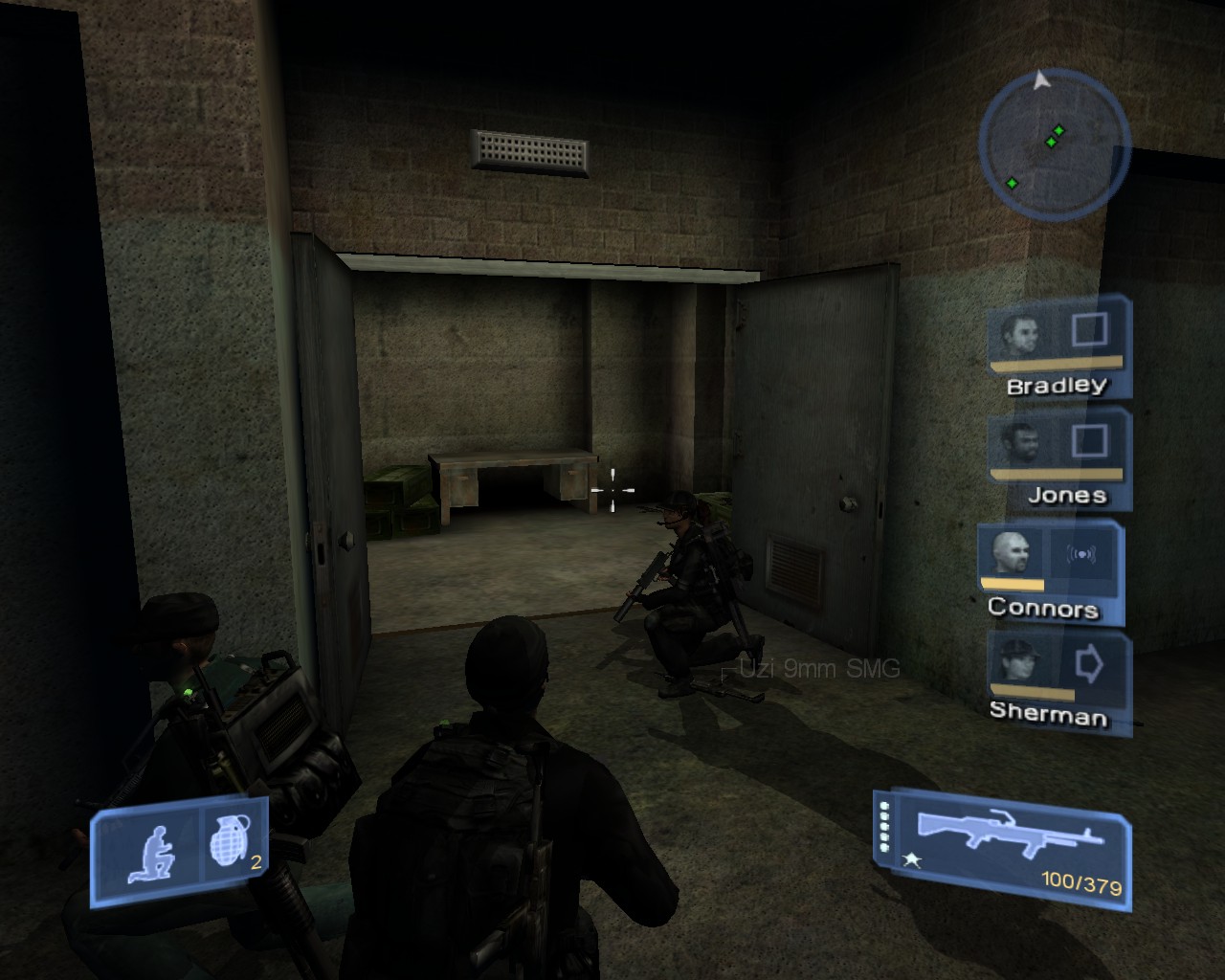
Task: Click Jones' square order icon
Action: click(x=1089, y=441)
